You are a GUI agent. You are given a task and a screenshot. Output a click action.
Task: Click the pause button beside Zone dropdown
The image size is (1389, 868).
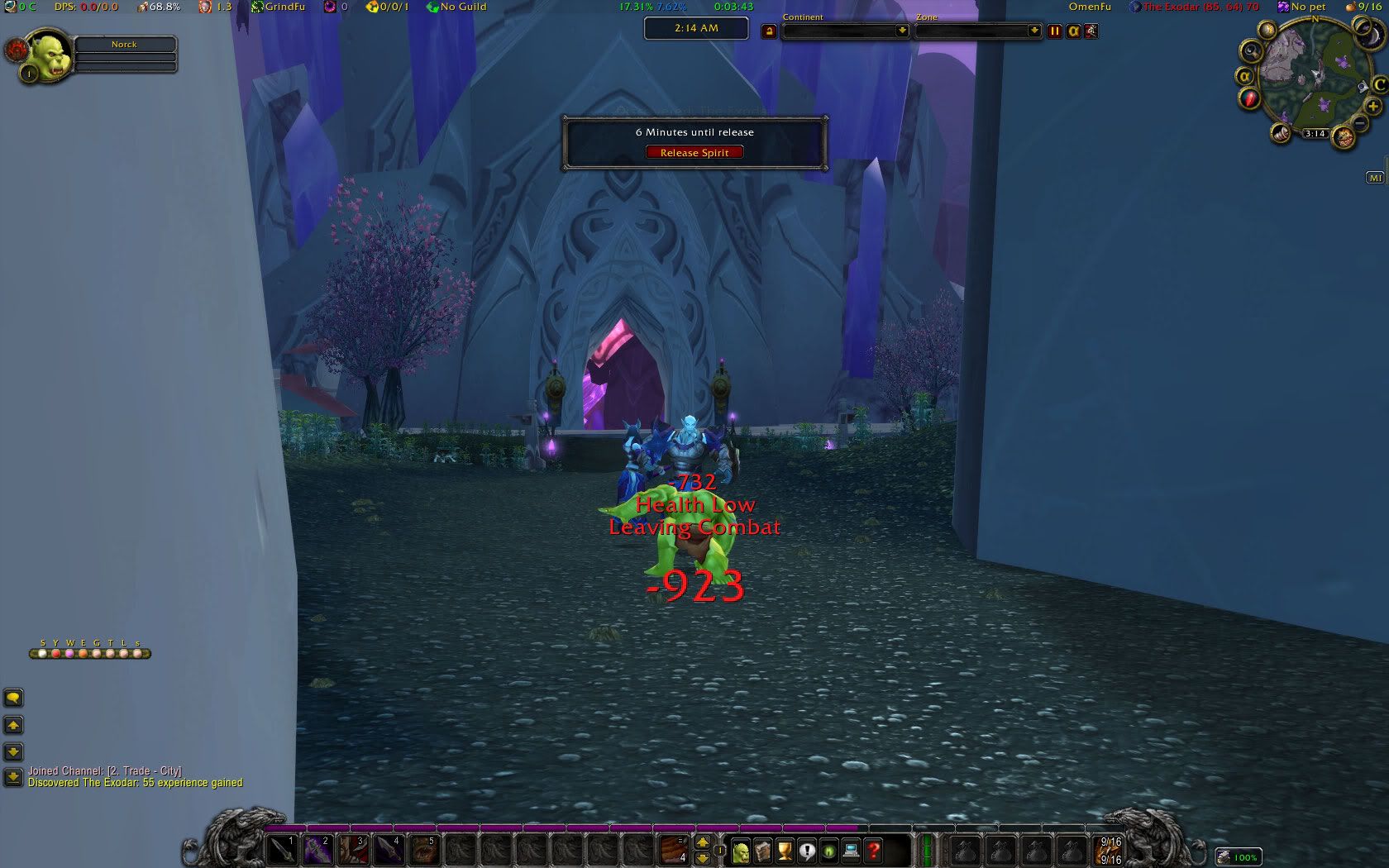[x=1054, y=31]
